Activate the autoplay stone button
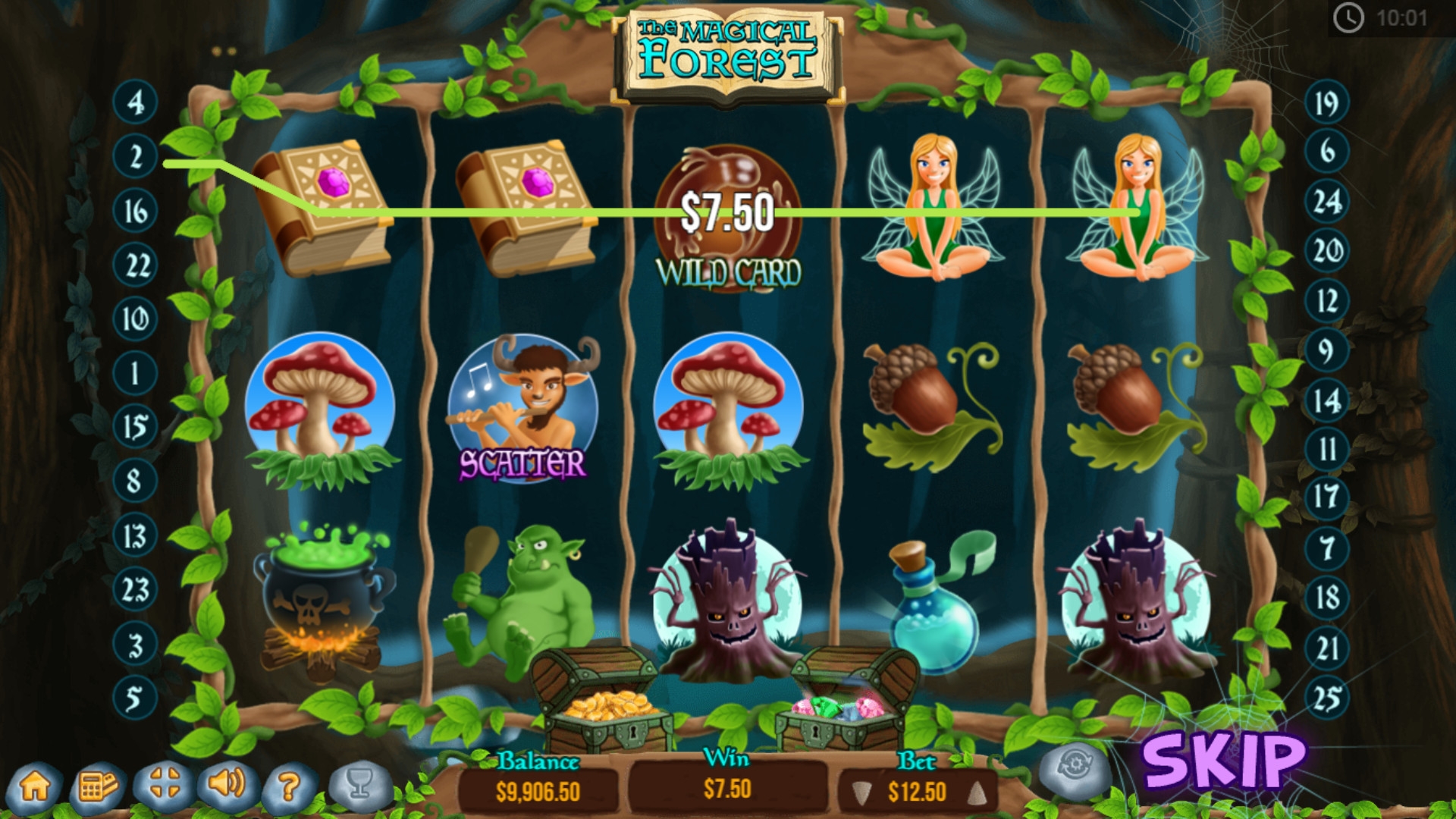Screen dimensions: 1456x819 1074,768
